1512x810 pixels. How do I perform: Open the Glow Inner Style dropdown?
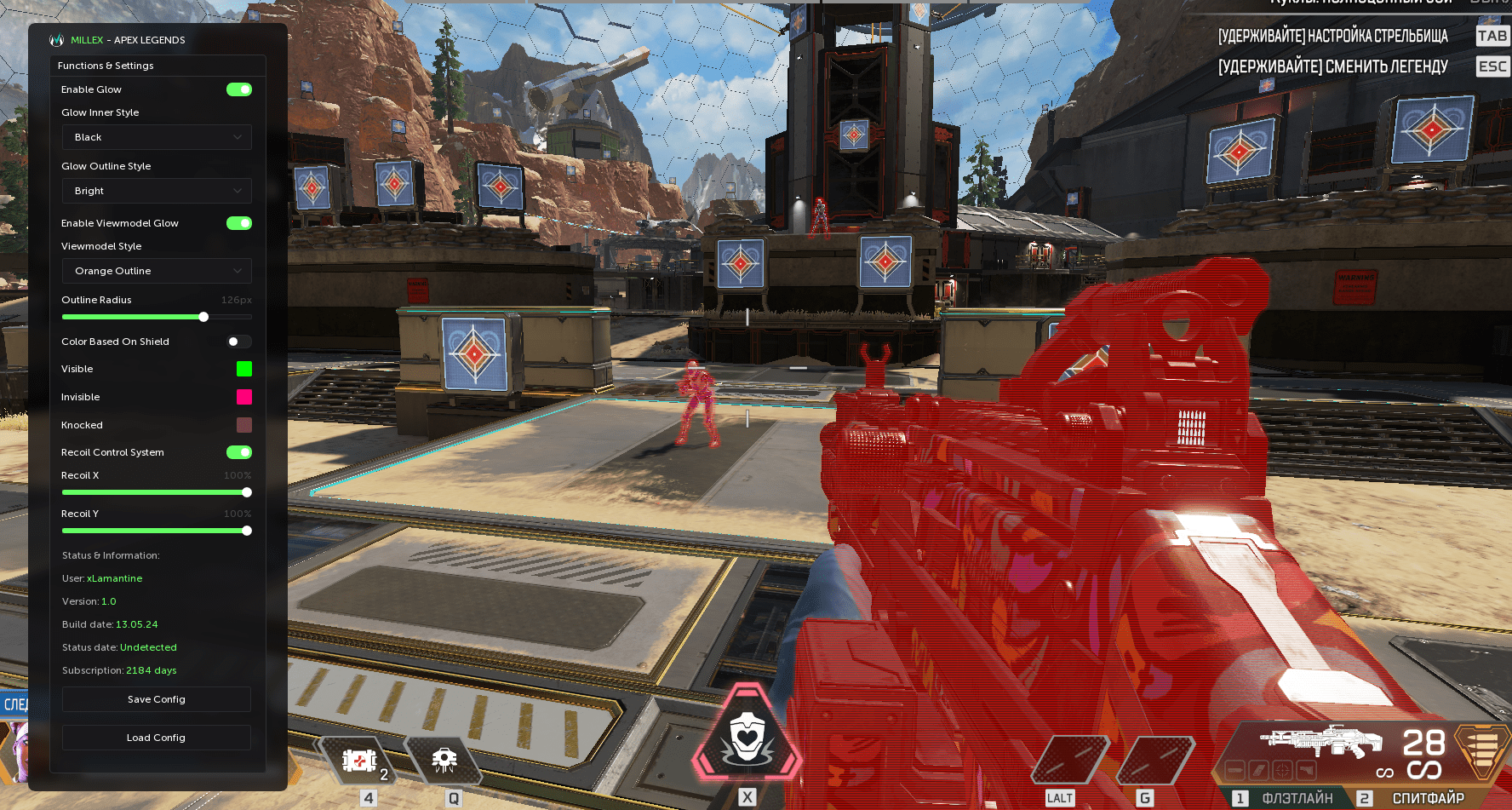(x=157, y=137)
